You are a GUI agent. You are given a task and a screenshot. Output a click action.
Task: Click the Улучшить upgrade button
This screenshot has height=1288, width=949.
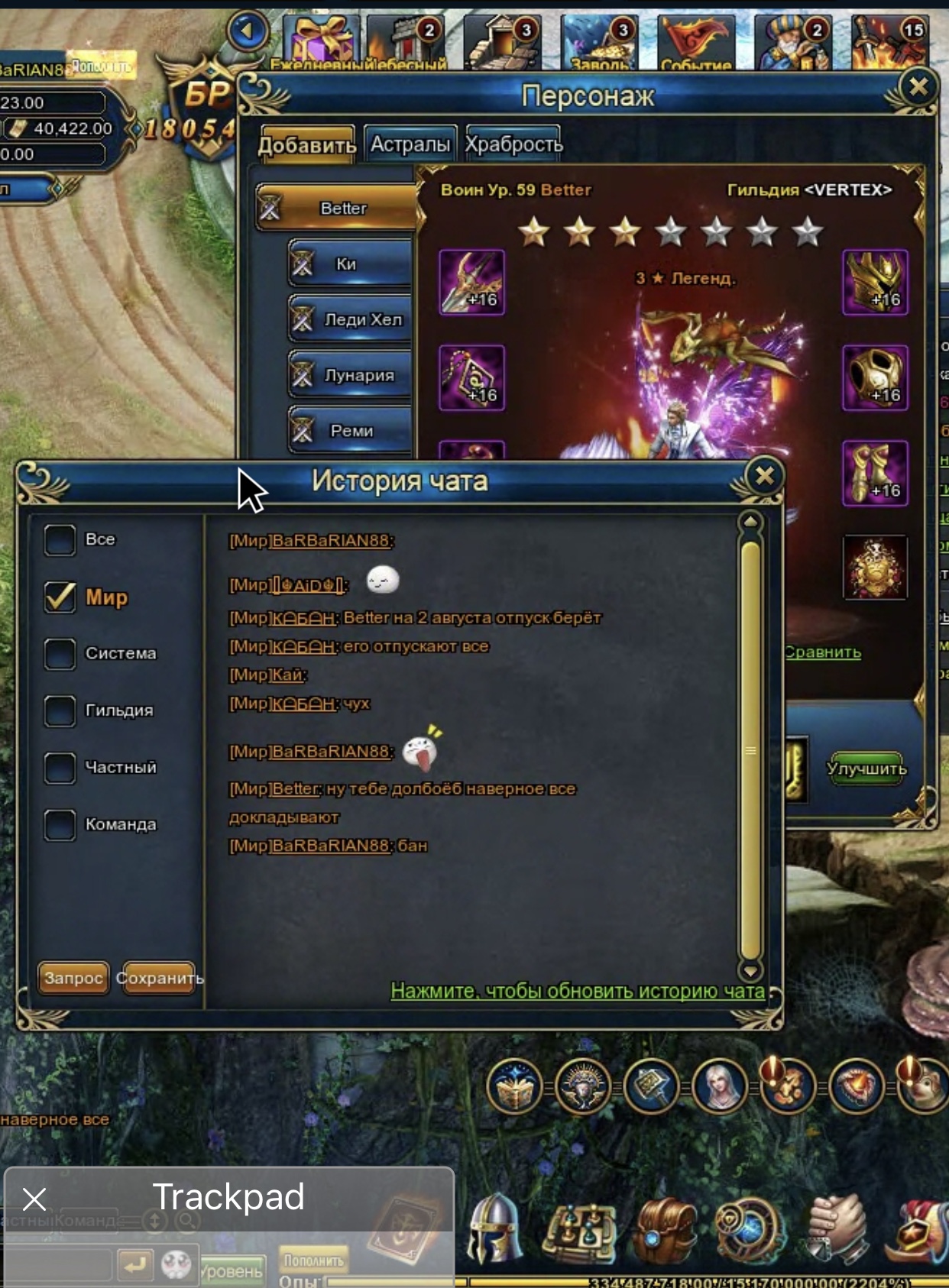click(866, 769)
